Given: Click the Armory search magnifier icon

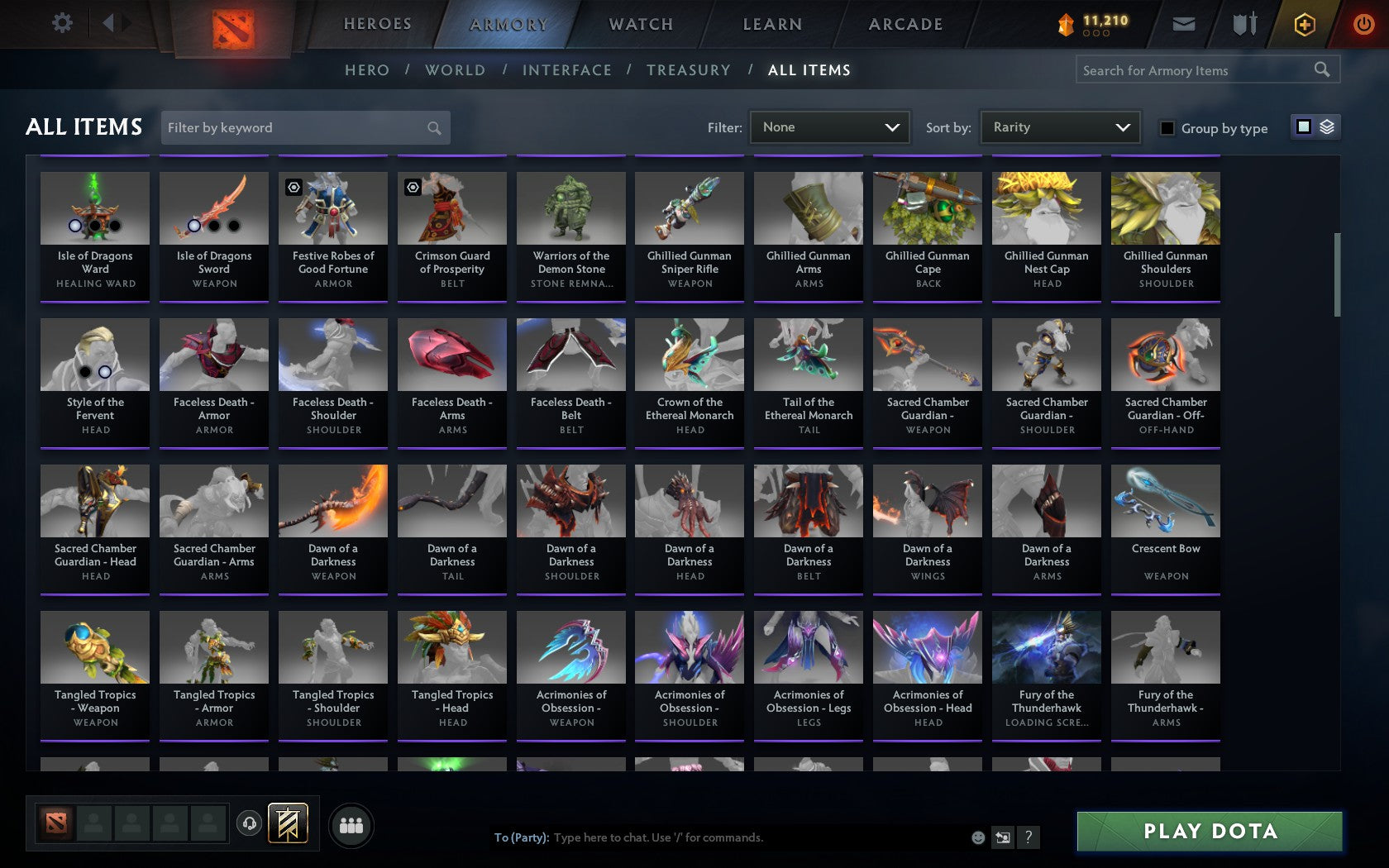Looking at the screenshot, I should pos(1320,70).
